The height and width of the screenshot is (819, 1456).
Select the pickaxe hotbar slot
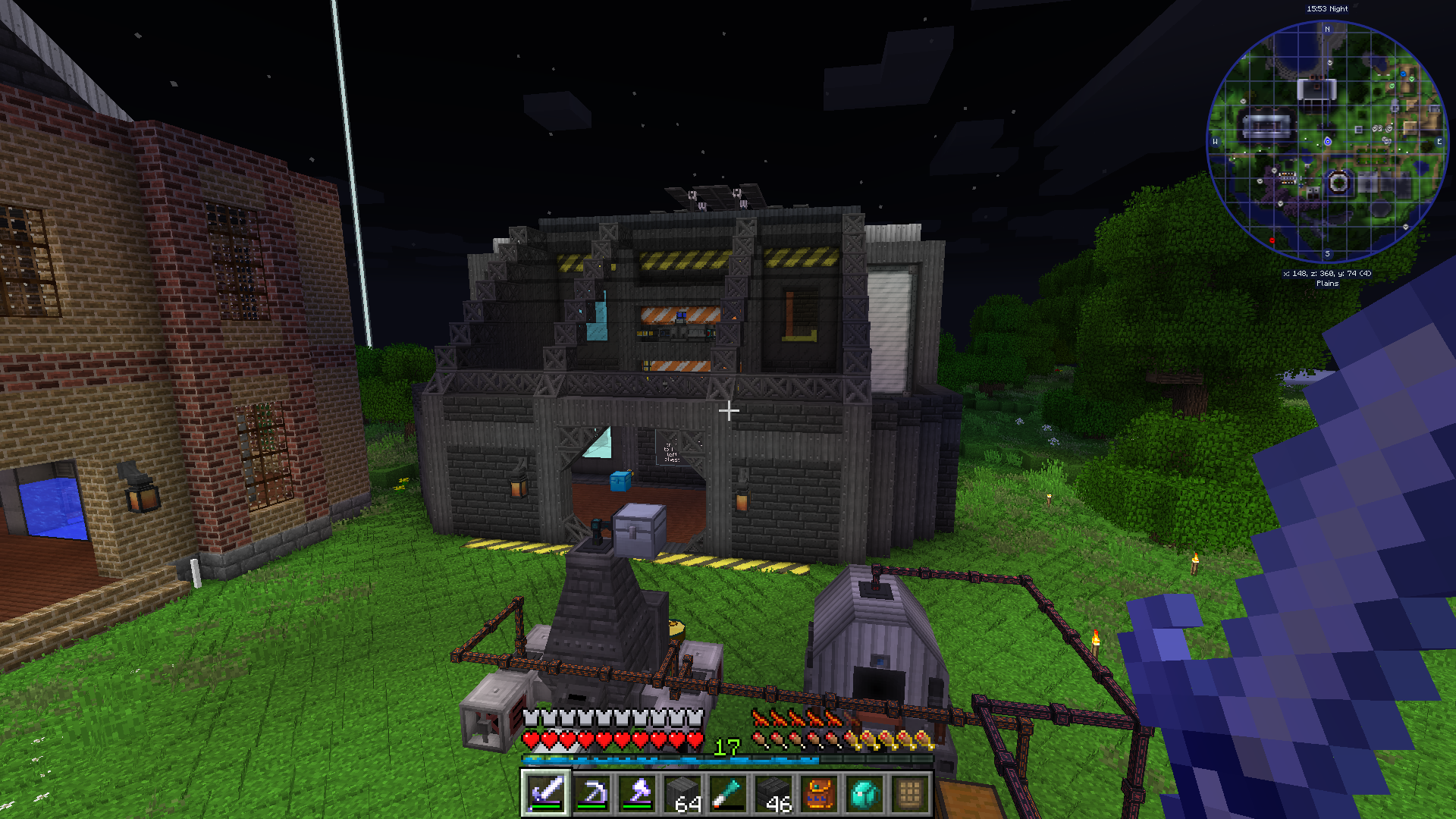pyautogui.click(x=591, y=793)
